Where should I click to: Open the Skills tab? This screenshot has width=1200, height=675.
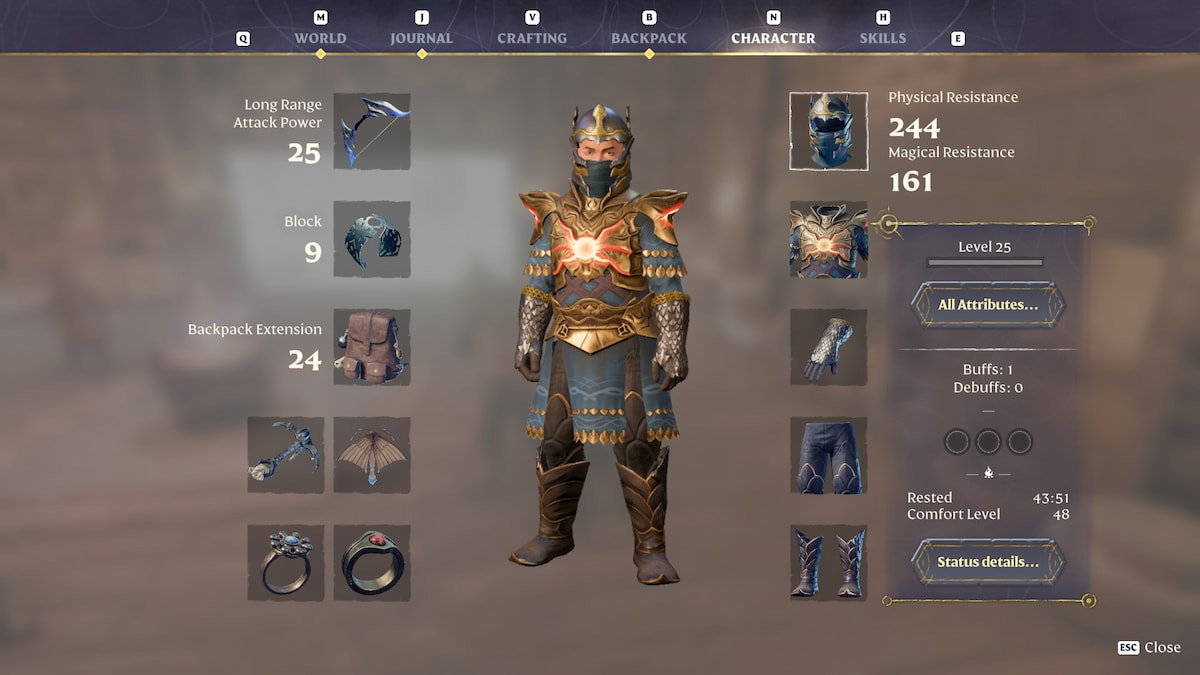click(883, 38)
